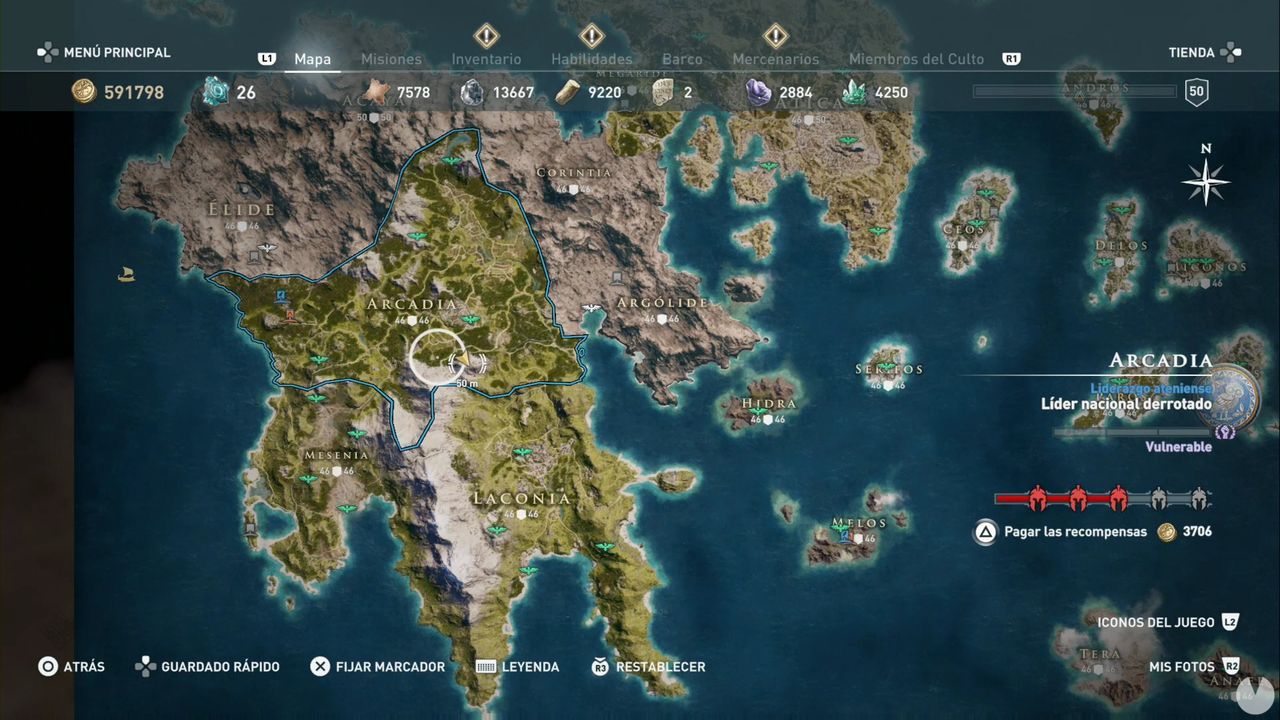Choose Pagar las recompensas bounty option
The width and height of the screenshot is (1280, 720).
1062,532
